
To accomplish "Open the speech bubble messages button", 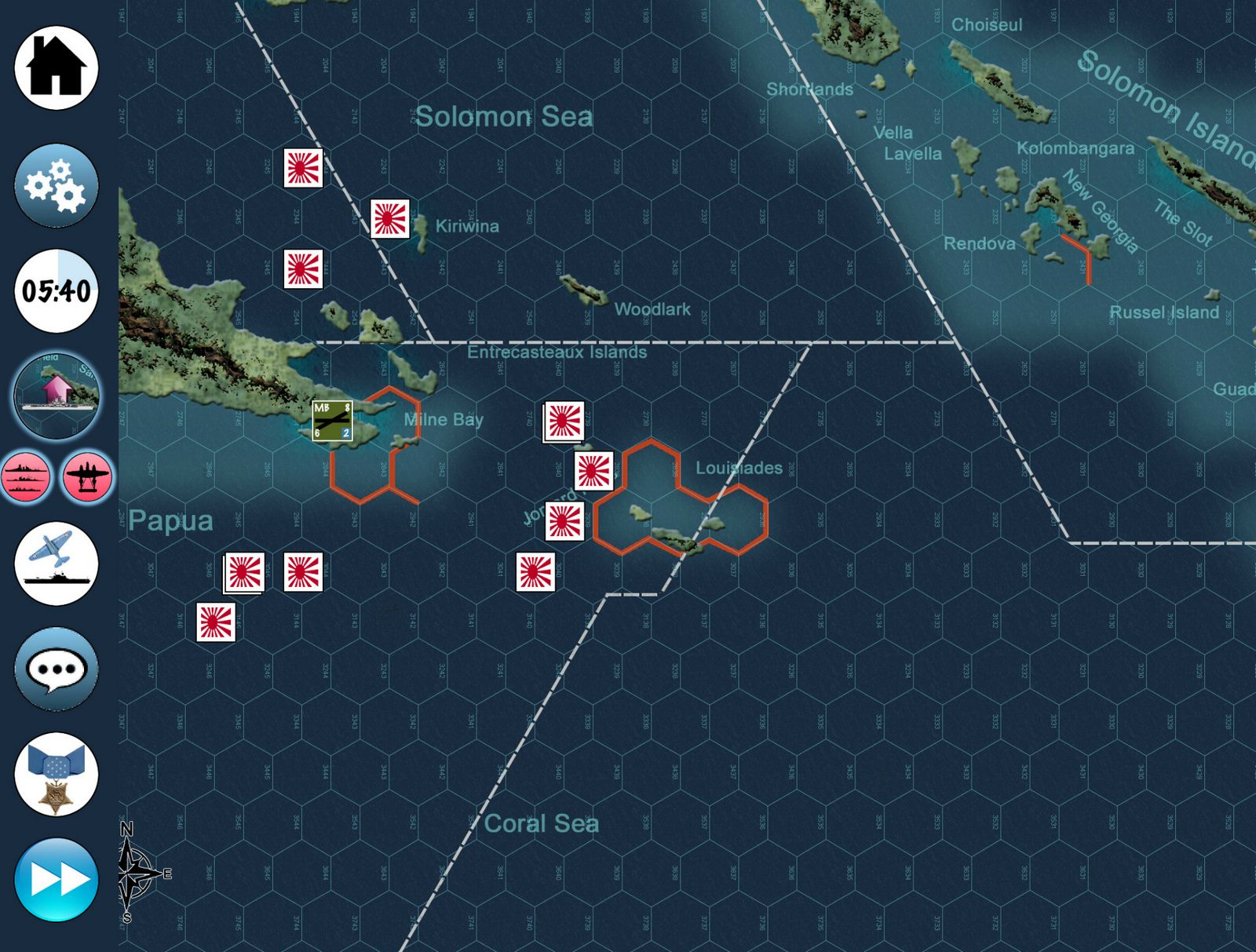I will 56,669.
